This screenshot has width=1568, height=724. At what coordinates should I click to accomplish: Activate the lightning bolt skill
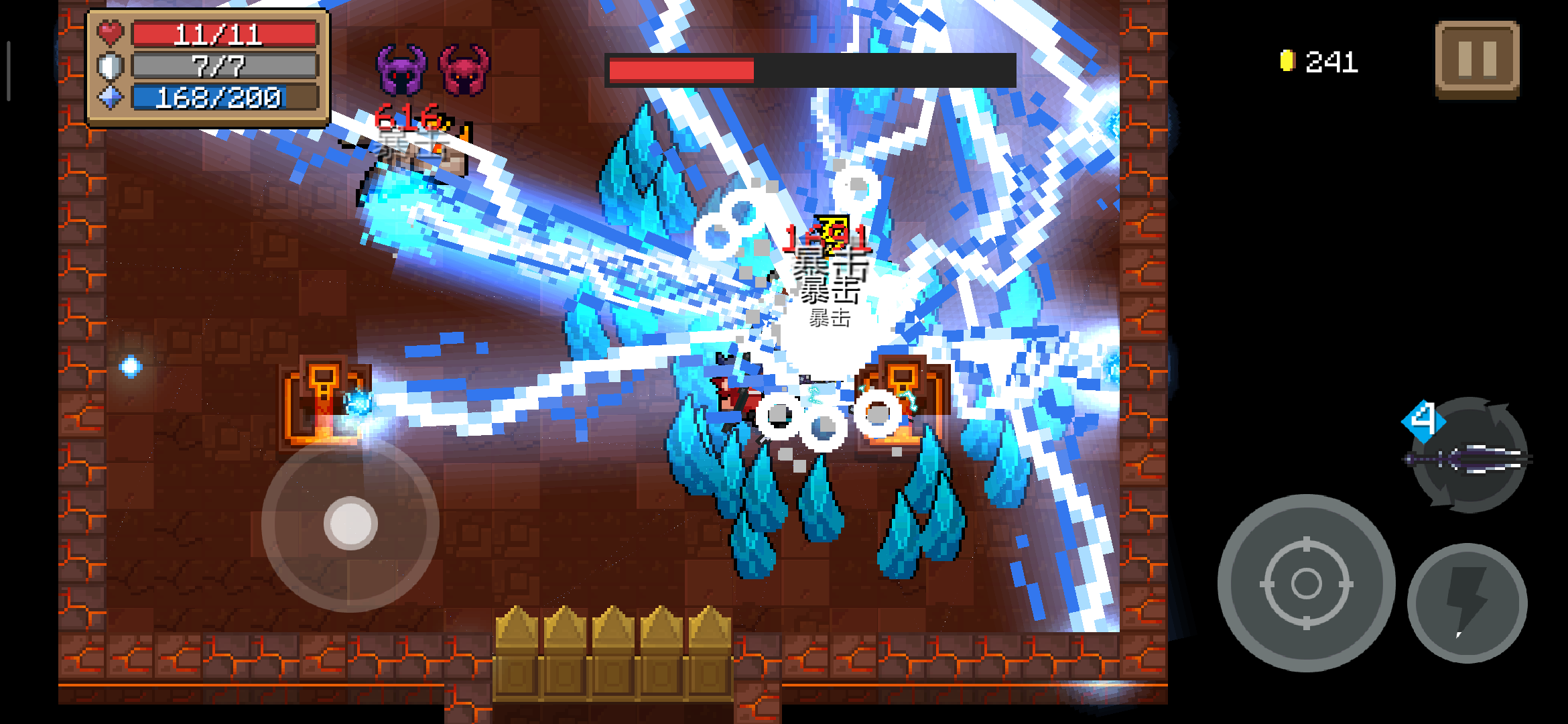(1467, 603)
